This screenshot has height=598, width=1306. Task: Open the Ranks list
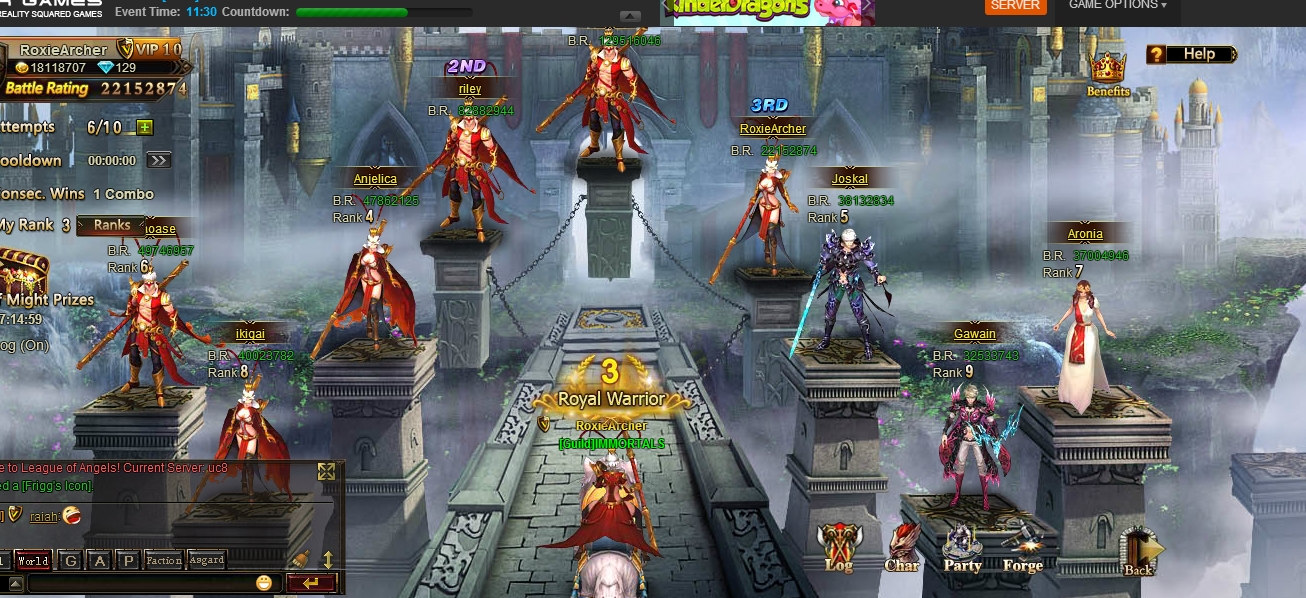[111, 225]
